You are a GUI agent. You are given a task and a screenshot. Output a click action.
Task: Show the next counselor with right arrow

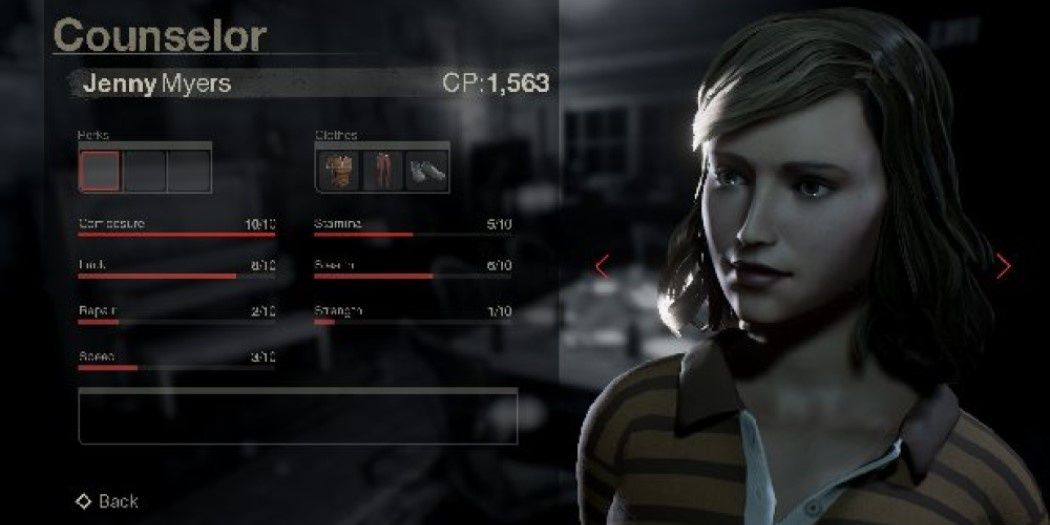1003,266
